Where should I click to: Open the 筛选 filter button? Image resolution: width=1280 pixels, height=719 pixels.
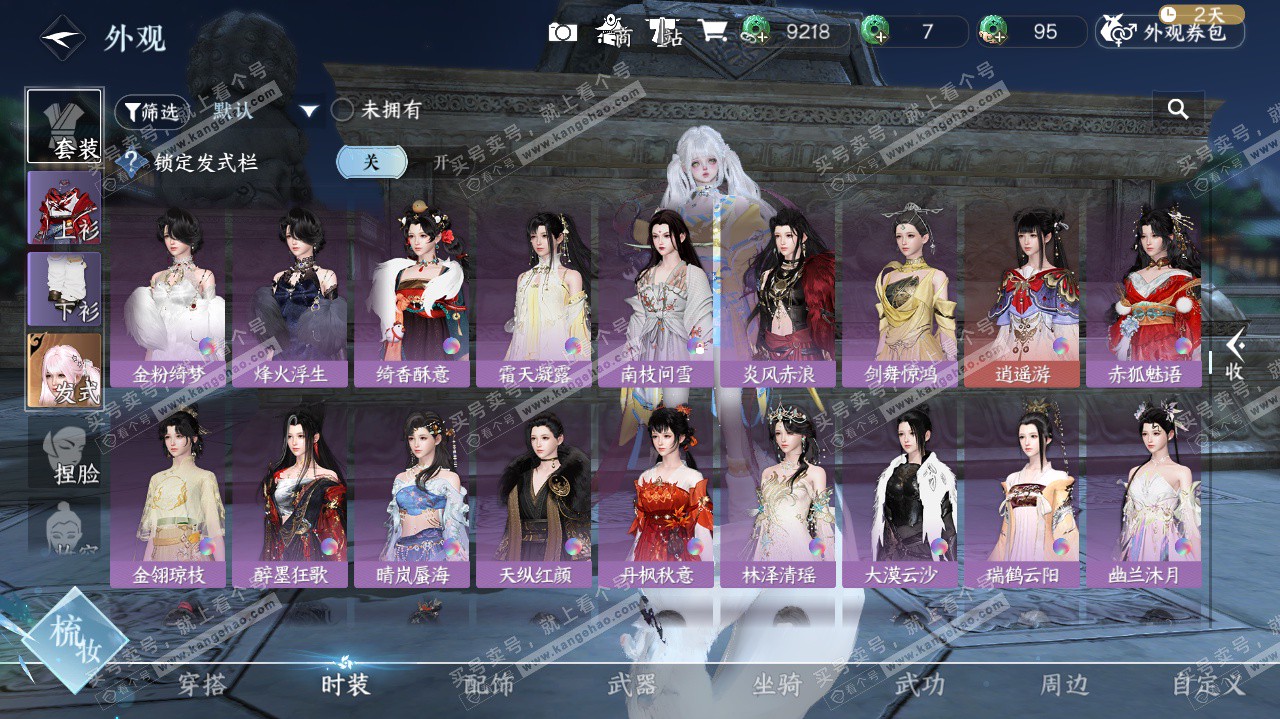[x=151, y=111]
